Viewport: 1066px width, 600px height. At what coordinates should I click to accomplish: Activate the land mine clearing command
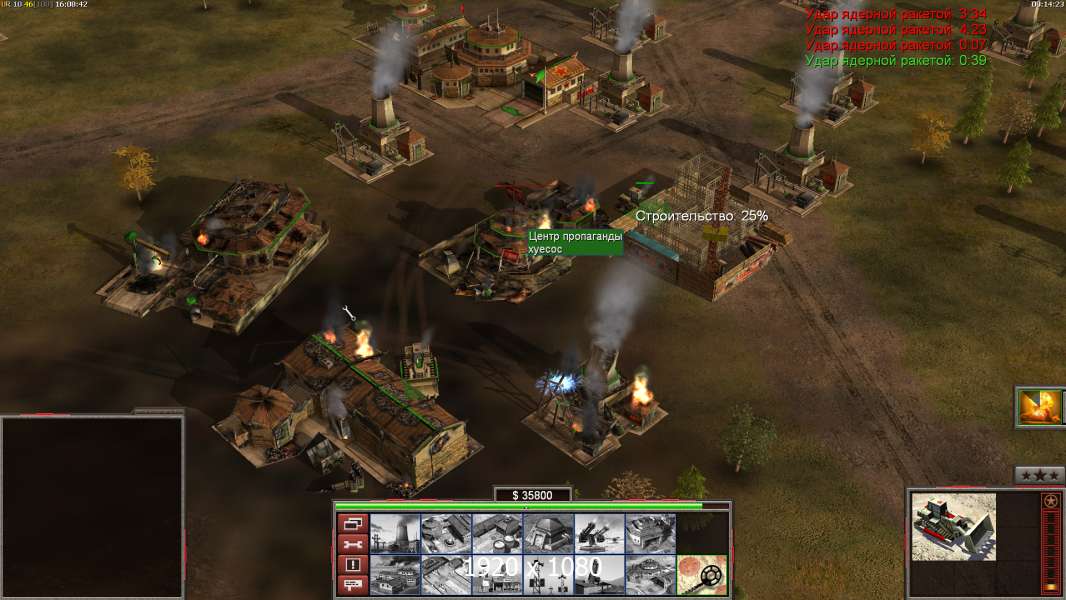701,574
